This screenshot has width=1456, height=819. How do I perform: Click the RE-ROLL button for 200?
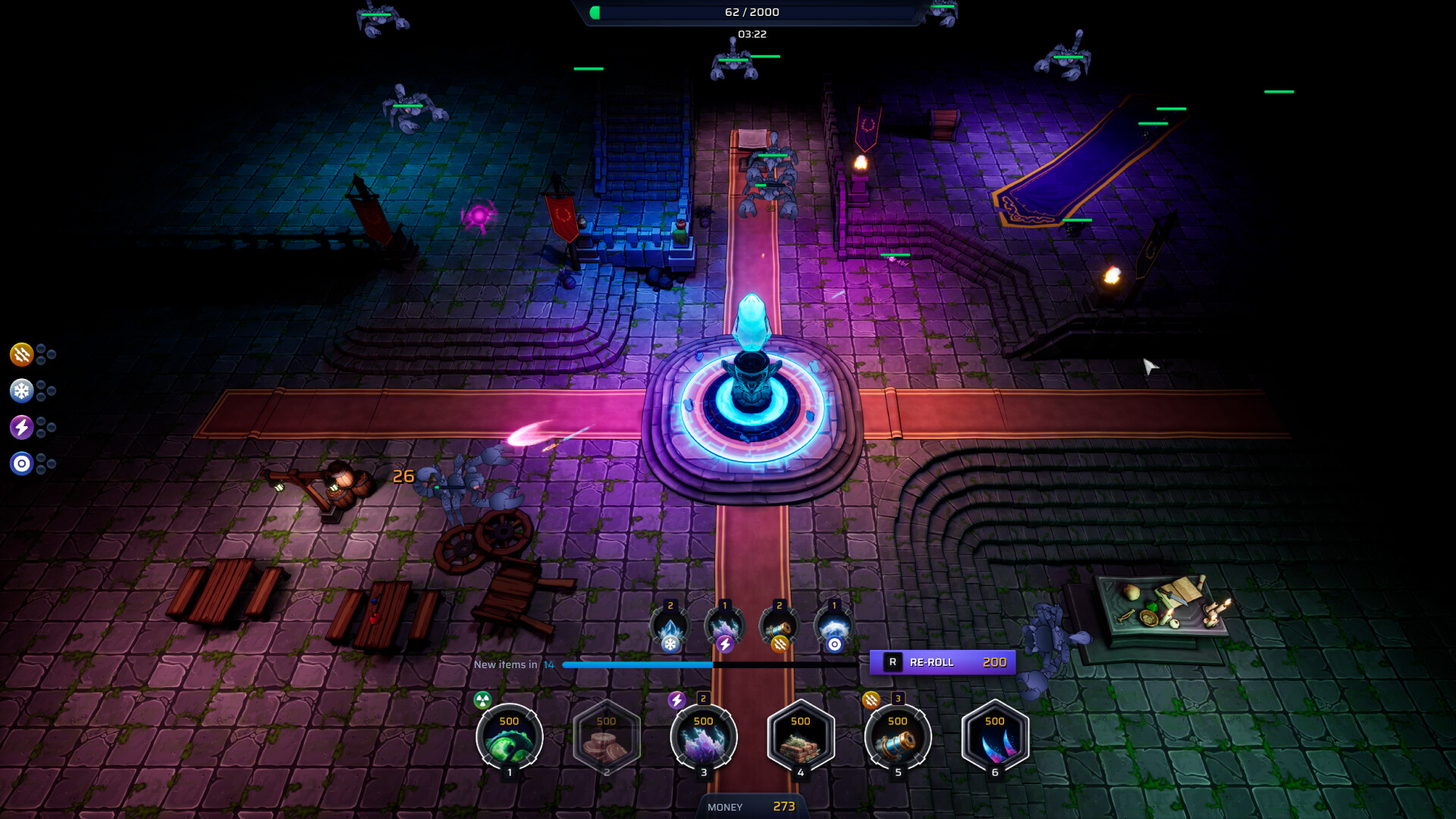[943, 662]
